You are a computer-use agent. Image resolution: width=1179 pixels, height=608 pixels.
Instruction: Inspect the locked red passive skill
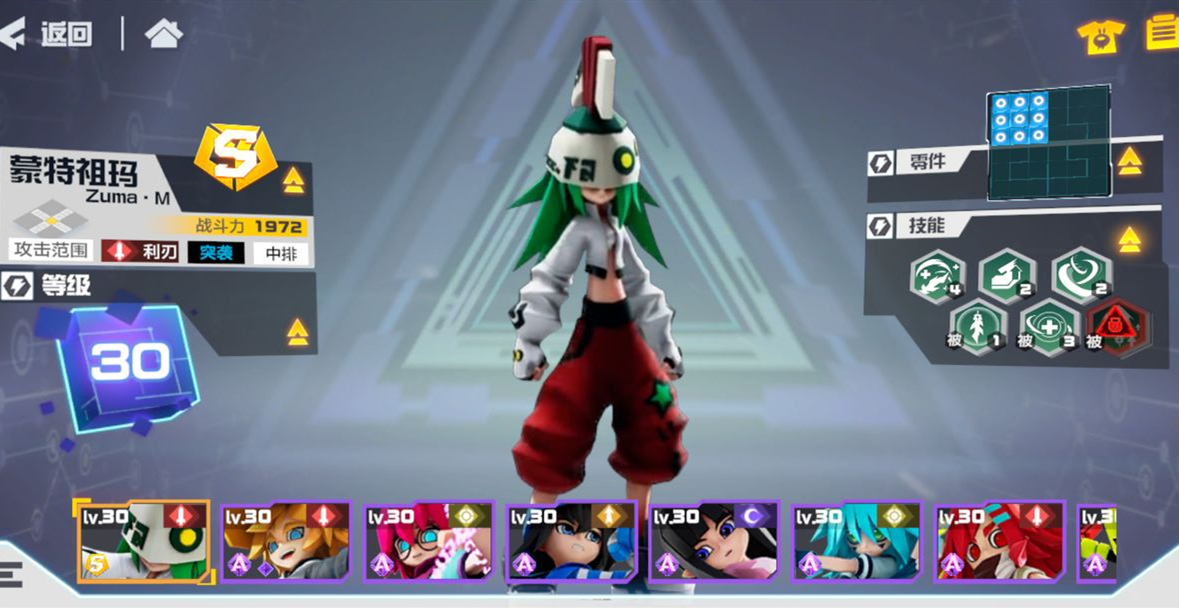[1117, 326]
